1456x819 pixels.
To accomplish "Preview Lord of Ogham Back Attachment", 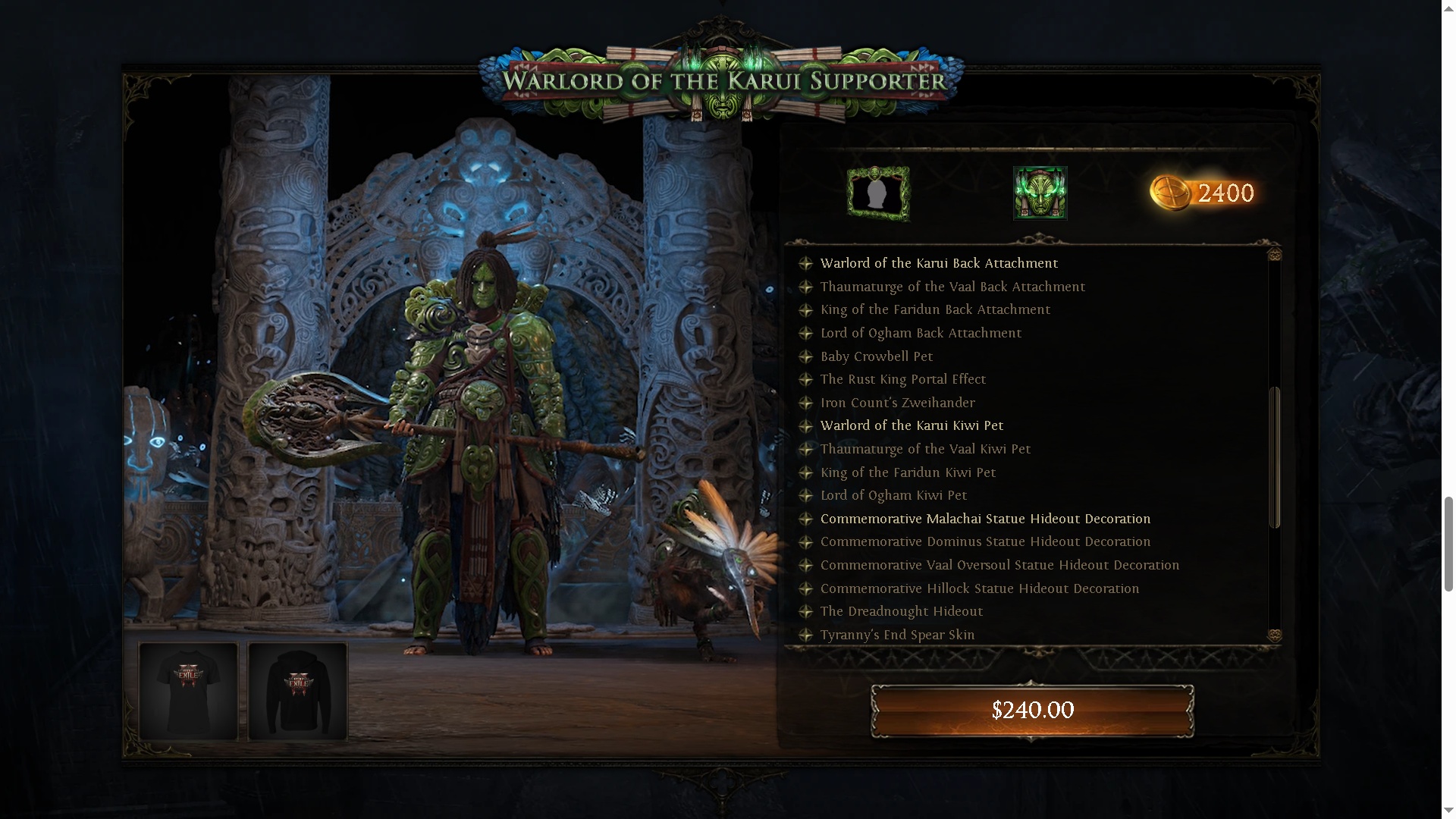I will [x=921, y=333].
